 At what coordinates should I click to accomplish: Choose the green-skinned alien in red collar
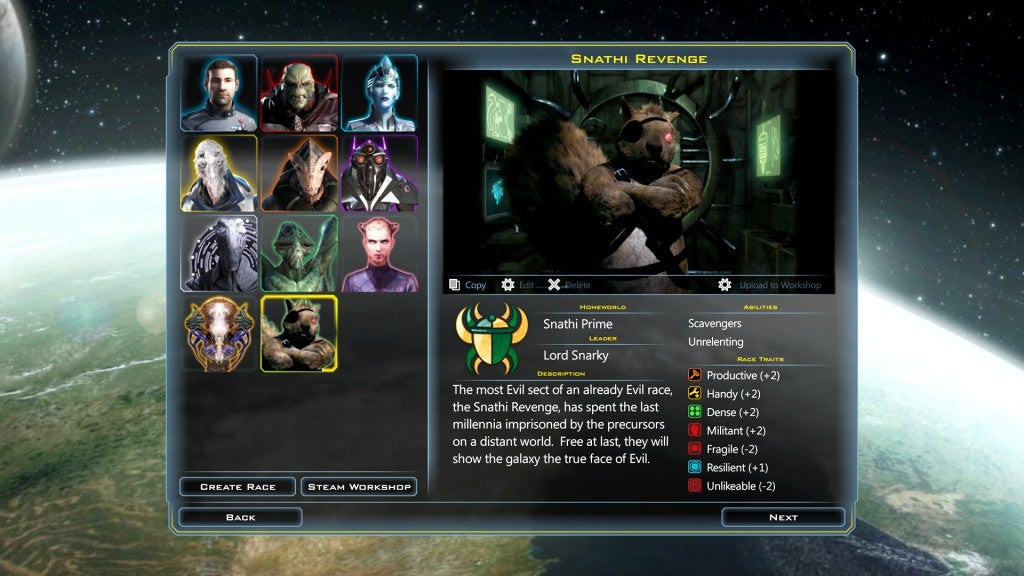point(299,93)
